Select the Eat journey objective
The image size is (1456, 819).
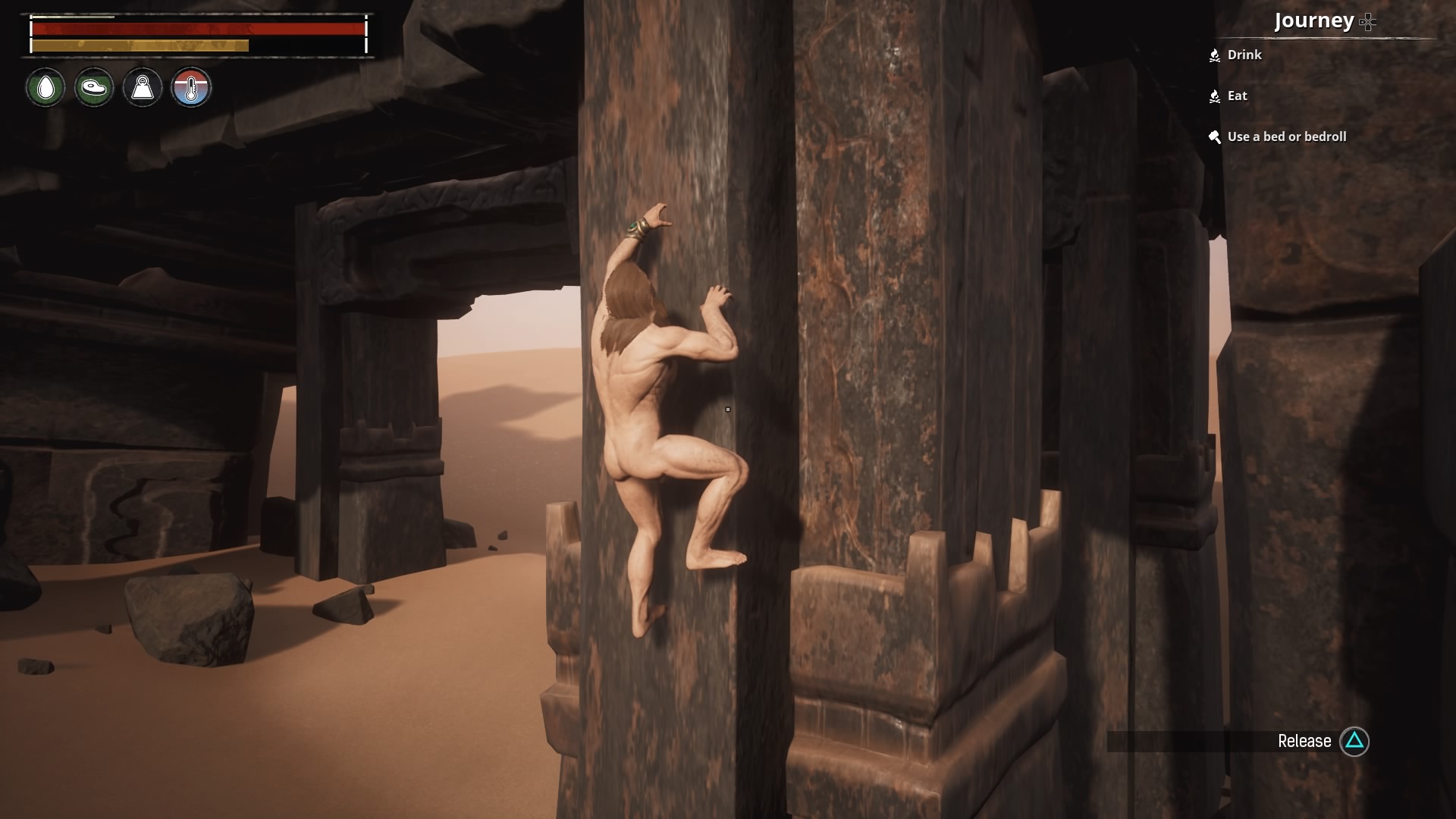(1237, 96)
